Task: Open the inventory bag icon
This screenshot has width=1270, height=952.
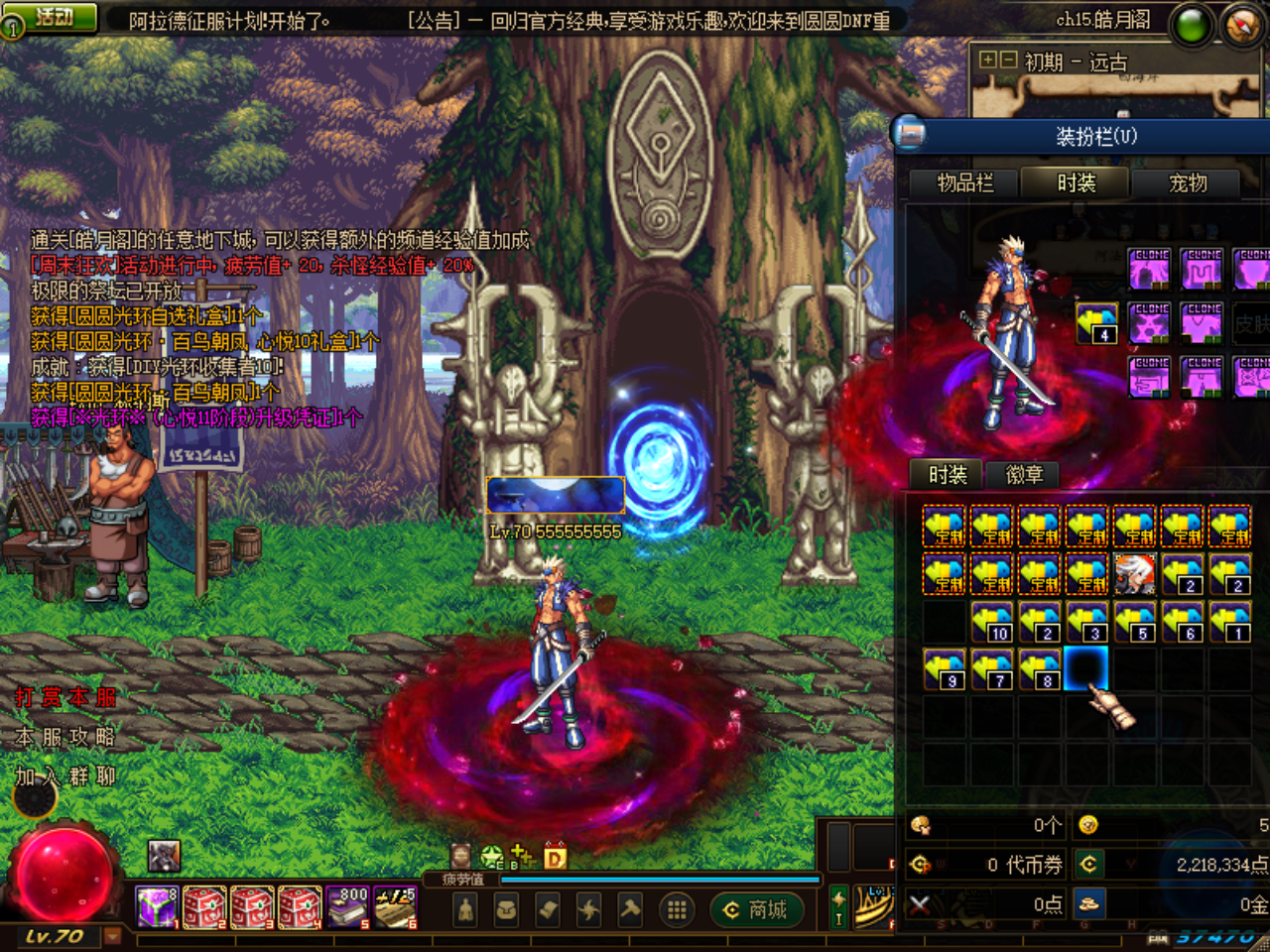Action: (x=507, y=909)
